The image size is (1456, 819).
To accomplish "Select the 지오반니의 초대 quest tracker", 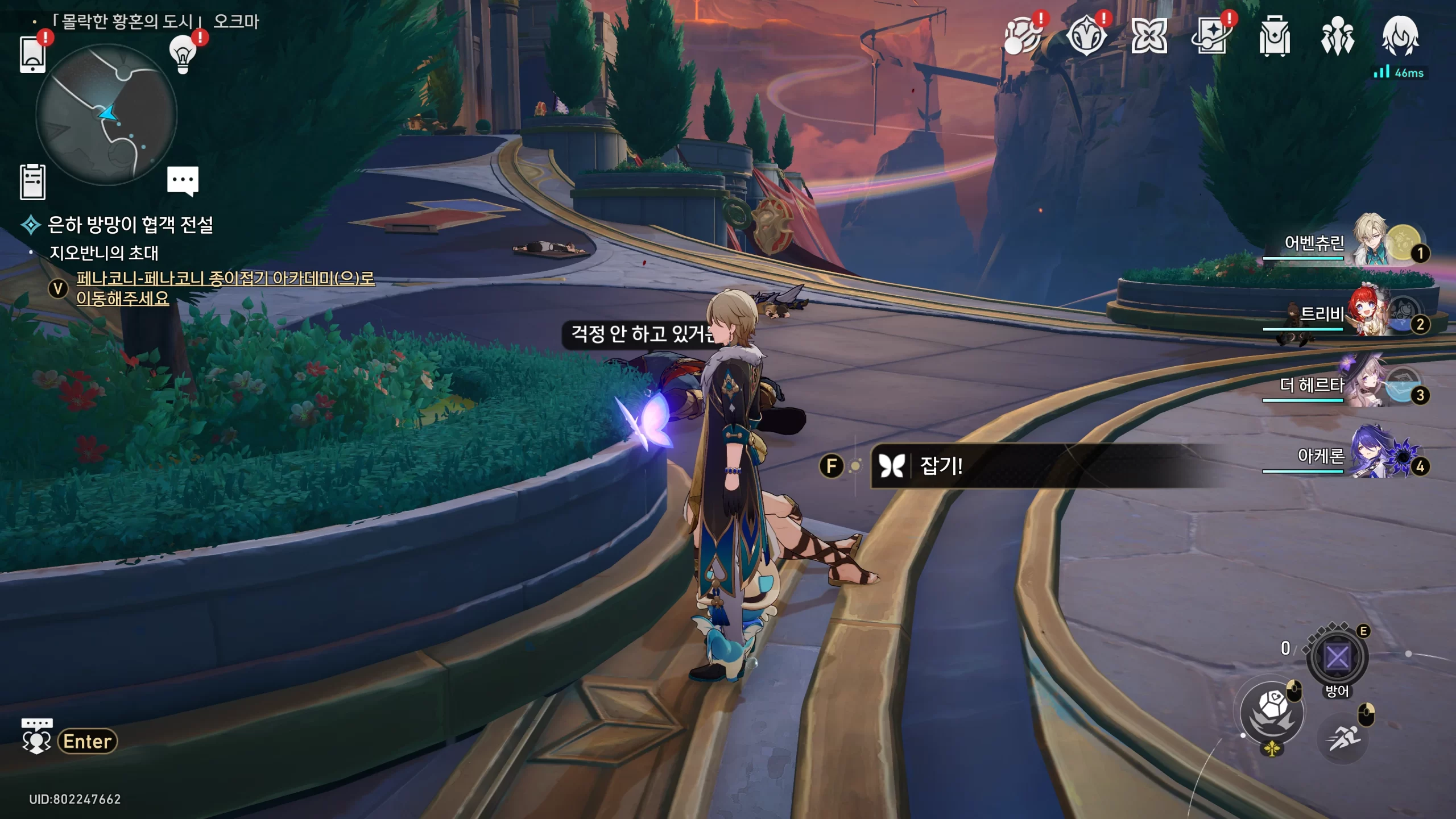I will [x=104, y=253].
